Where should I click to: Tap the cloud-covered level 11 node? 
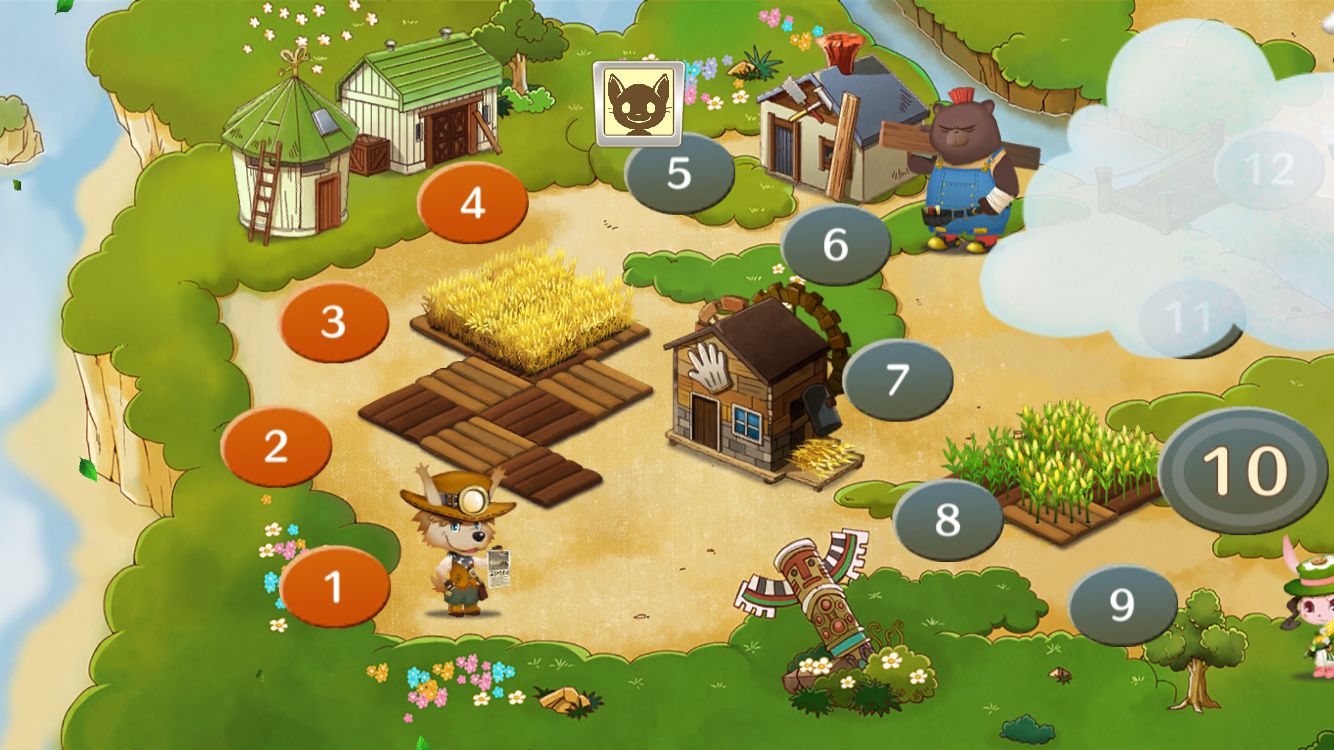[x=1190, y=319]
